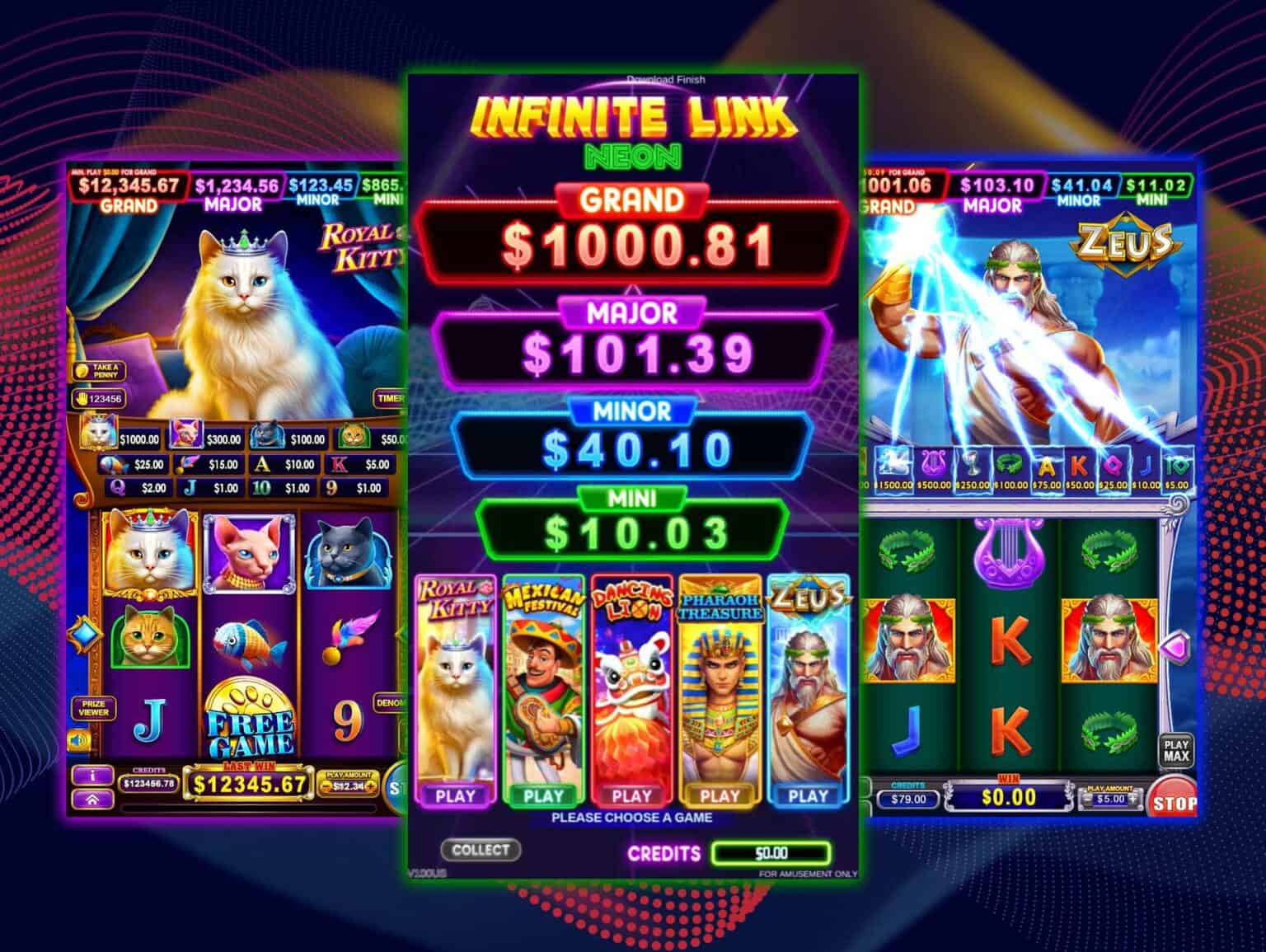Show the info panel in Royal Kitty
Image resolution: width=1266 pixels, height=952 pixels.
[x=92, y=776]
